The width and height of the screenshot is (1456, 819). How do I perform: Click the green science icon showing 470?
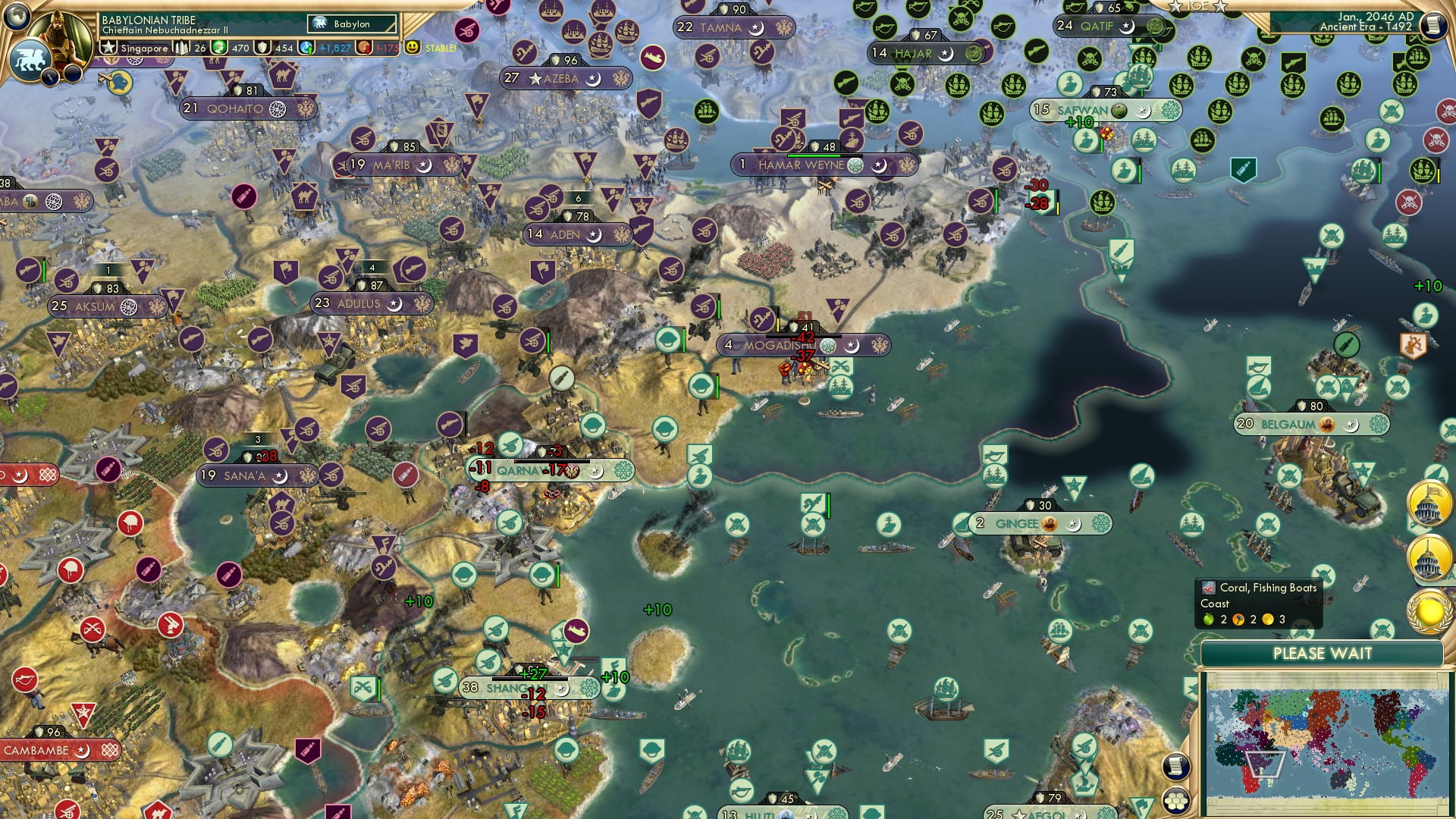coord(220,47)
